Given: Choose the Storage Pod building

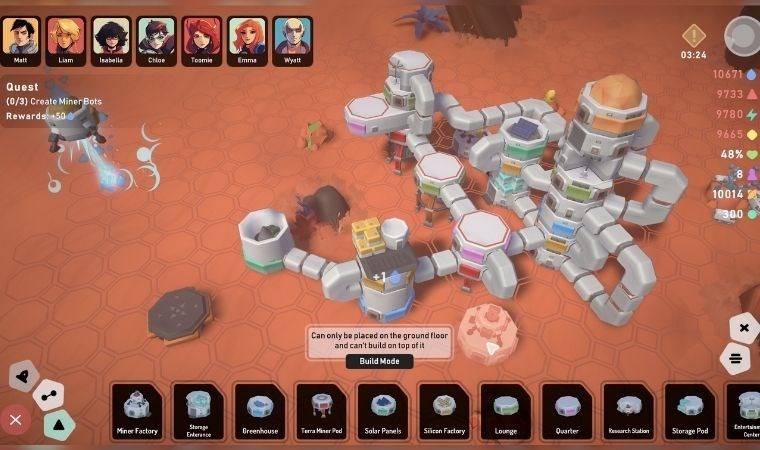Looking at the screenshot, I should (x=690, y=411).
